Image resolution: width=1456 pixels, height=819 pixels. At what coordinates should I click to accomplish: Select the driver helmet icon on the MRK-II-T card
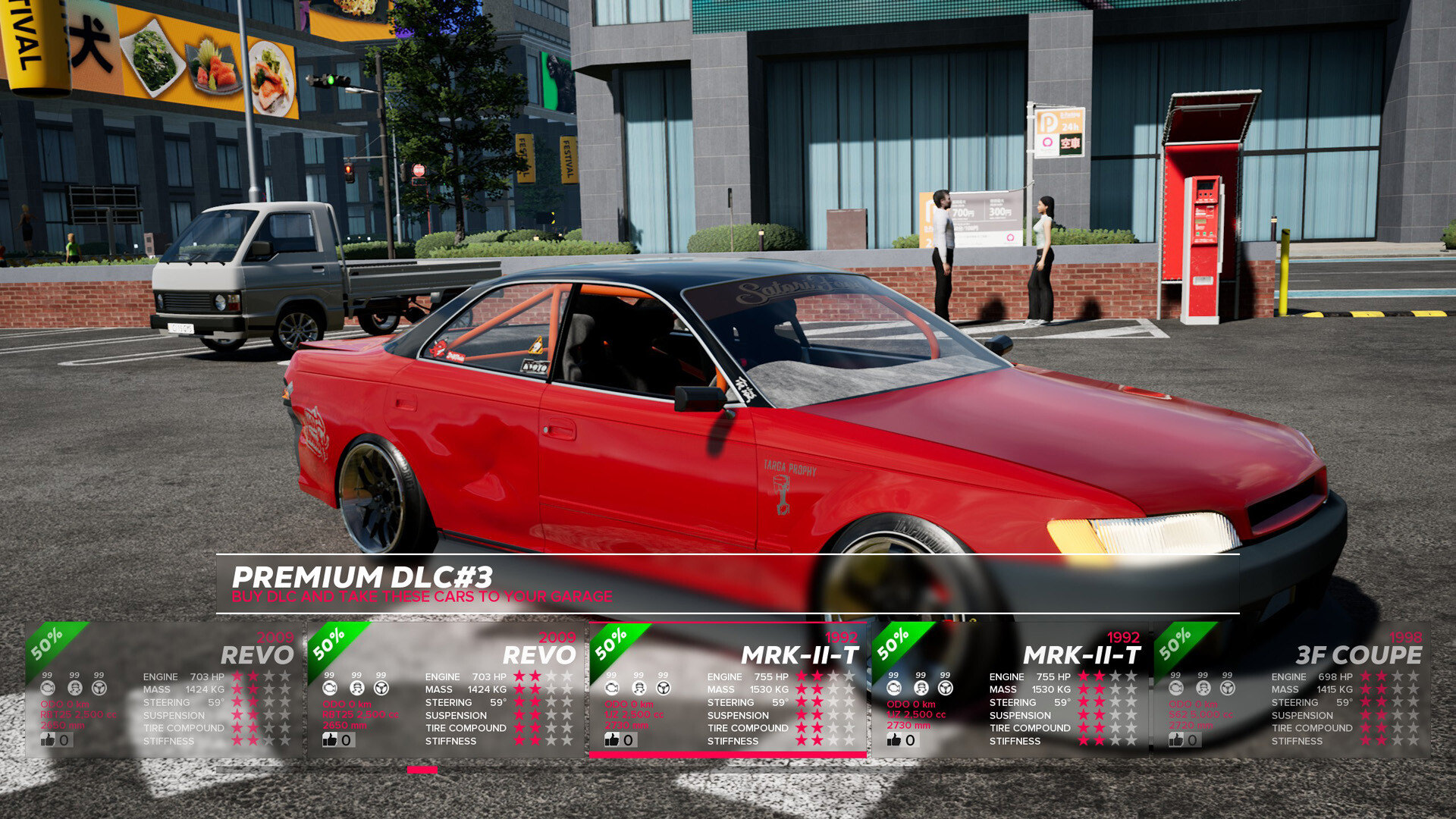pyautogui.click(x=638, y=688)
